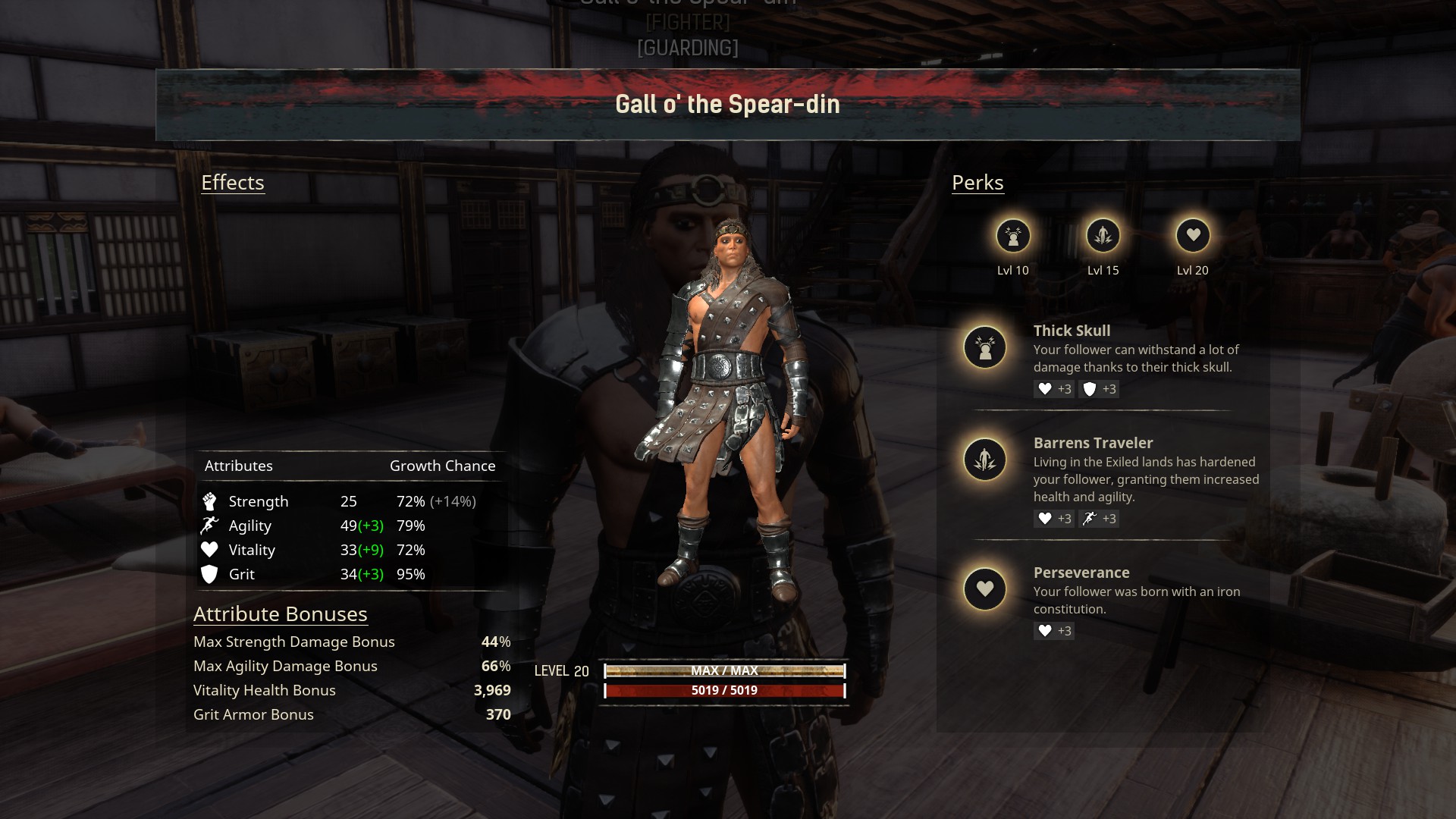Click the icon beside Perseverance description
Image resolution: width=1456 pixels, height=819 pixels.
click(985, 589)
